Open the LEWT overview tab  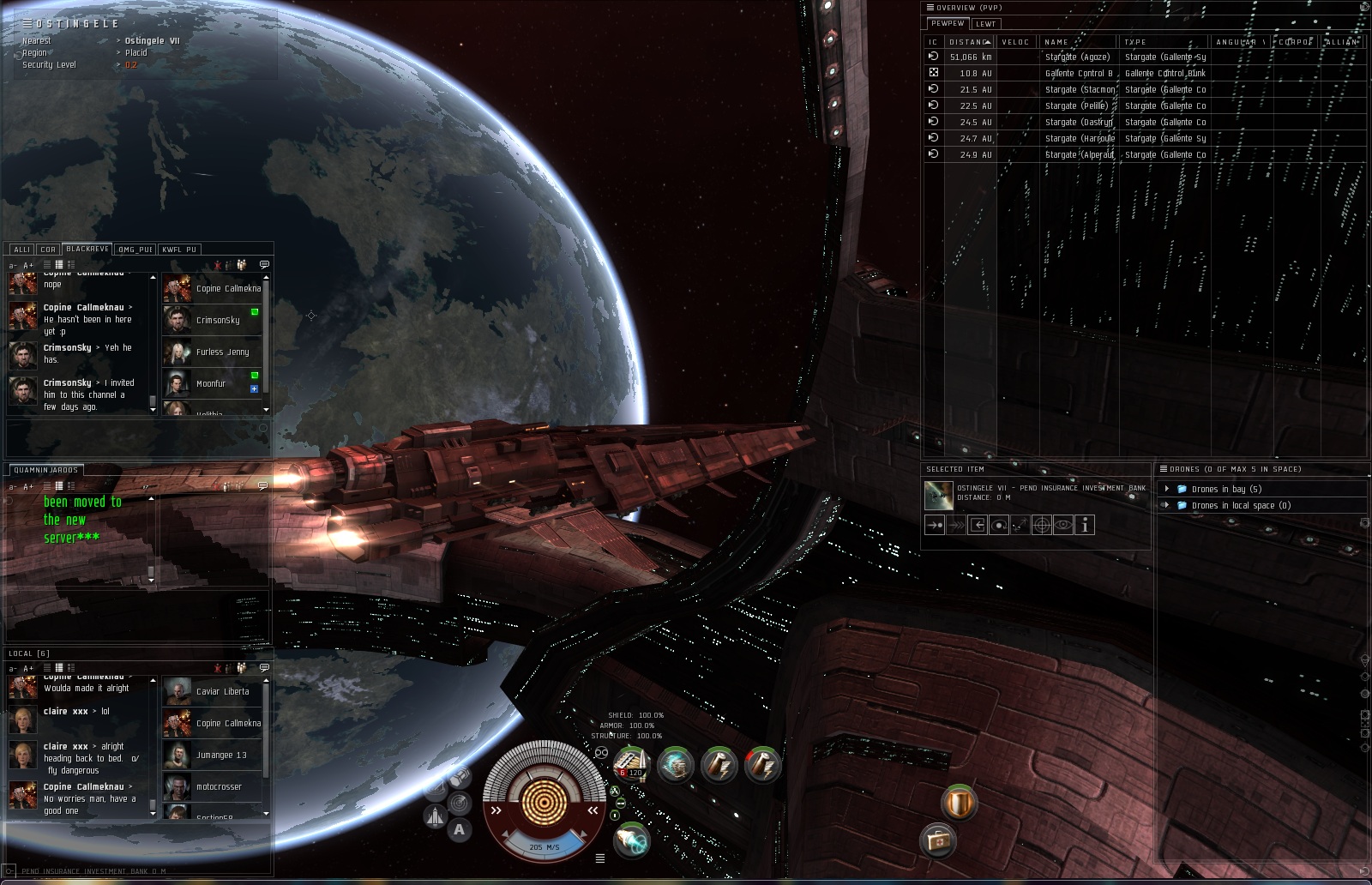[985, 24]
